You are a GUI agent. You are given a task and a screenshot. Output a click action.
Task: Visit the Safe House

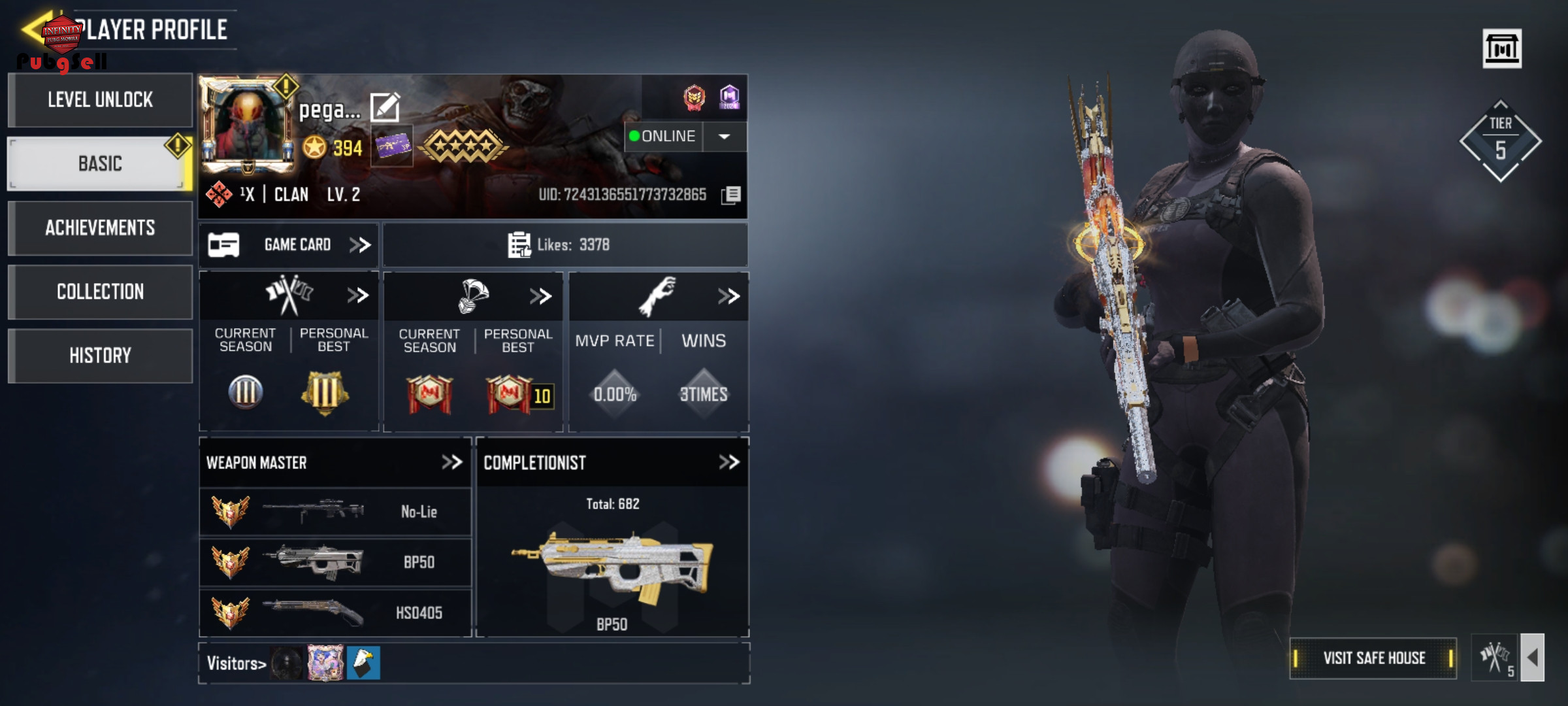point(1373,658)
